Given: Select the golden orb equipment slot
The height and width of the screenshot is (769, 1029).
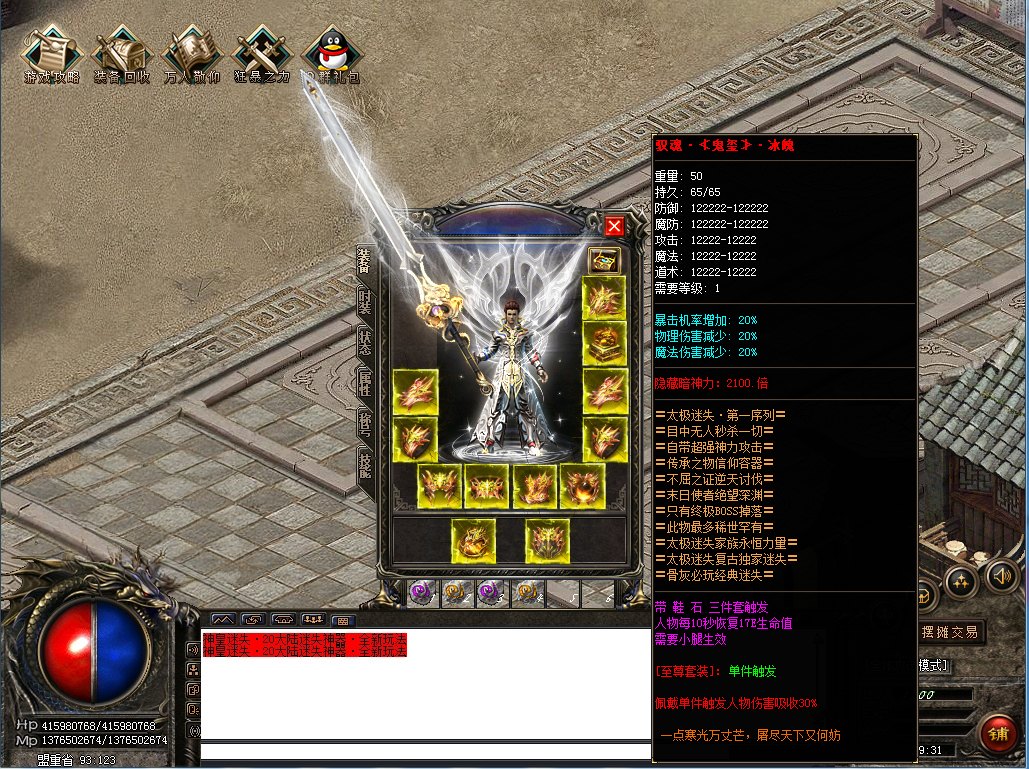Looking at the screenshot, I should click(583, 487).
